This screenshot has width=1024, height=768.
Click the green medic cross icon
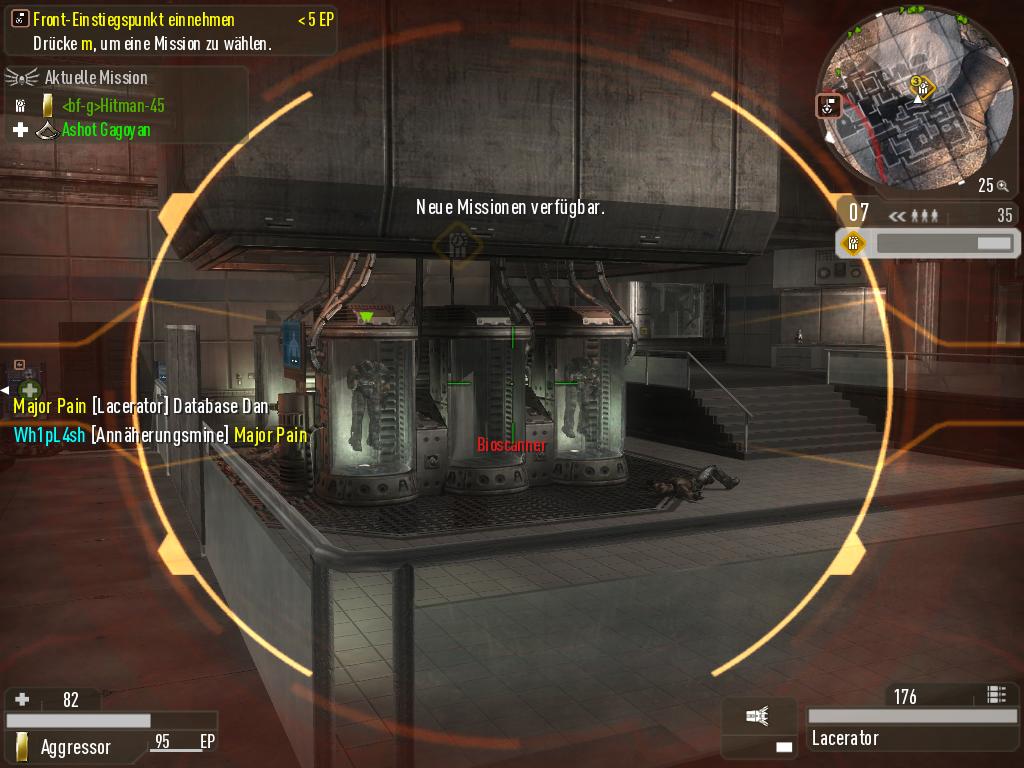click(31, 389)
